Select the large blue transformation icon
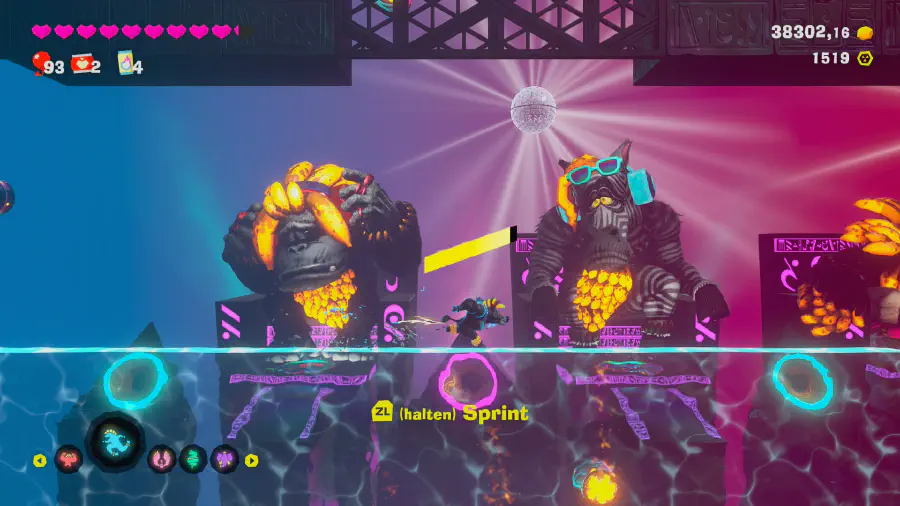Image resolution: width=900 pixels, height=506 pixels. (116, 443)
